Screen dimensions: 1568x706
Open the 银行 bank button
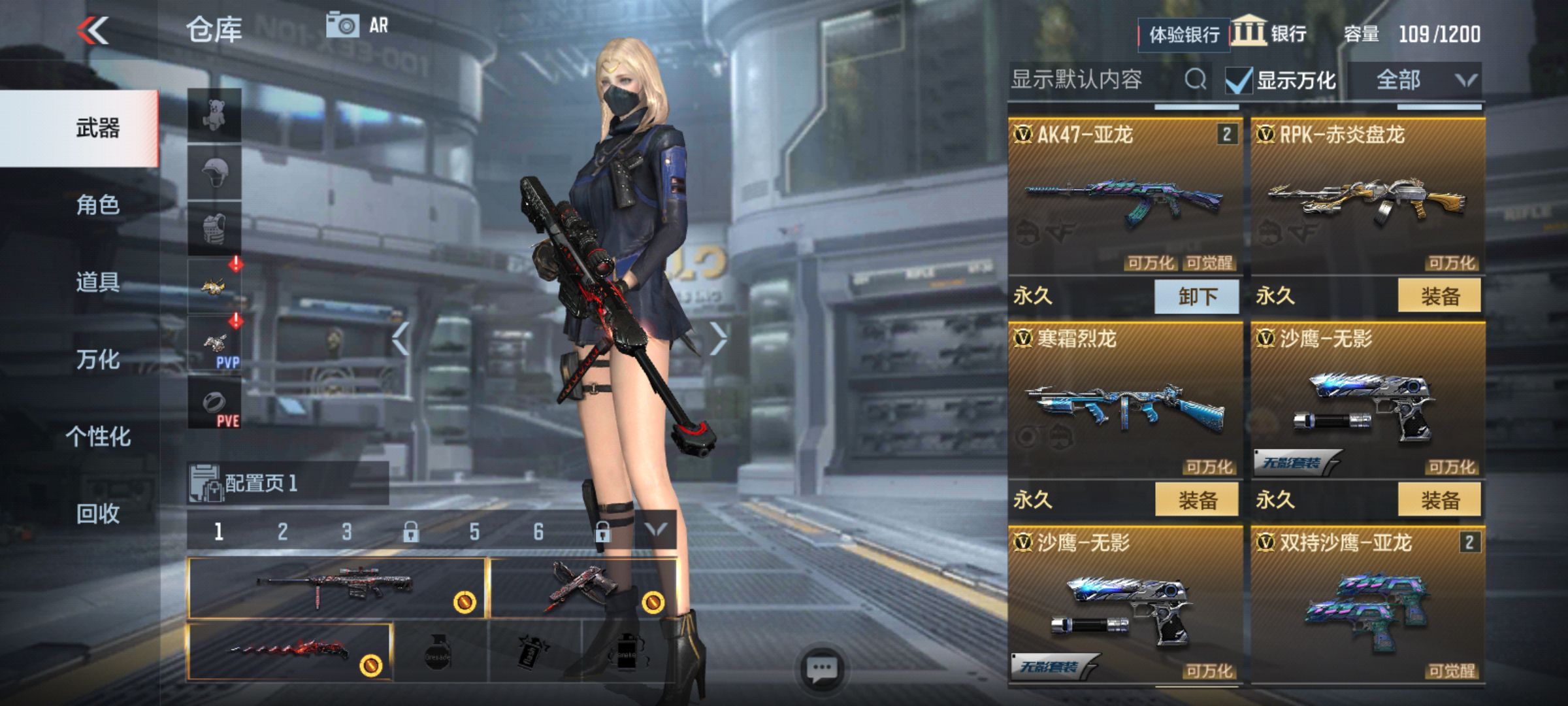click(1270, 33)
